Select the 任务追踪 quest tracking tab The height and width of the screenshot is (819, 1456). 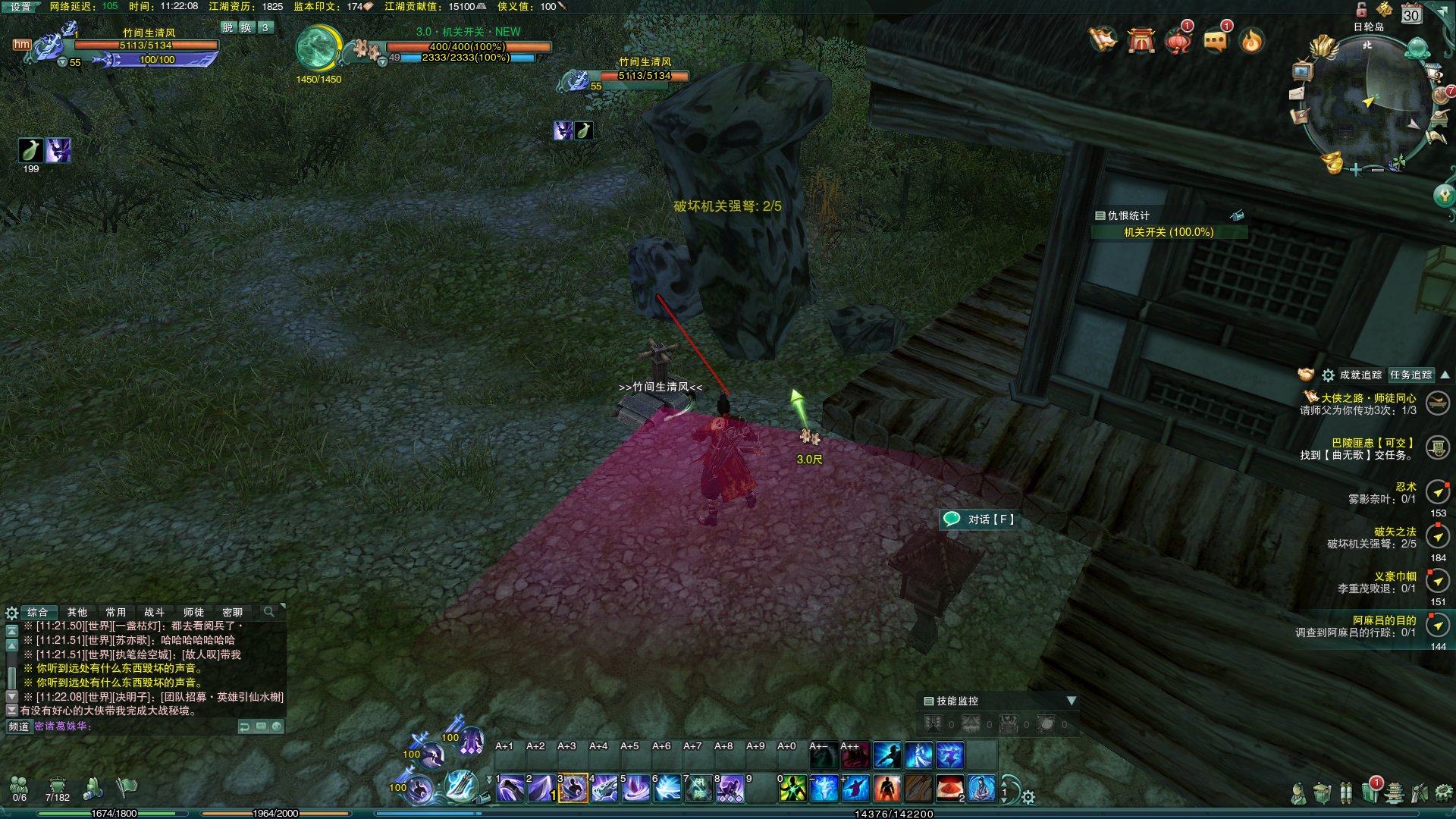[1410, 375]
